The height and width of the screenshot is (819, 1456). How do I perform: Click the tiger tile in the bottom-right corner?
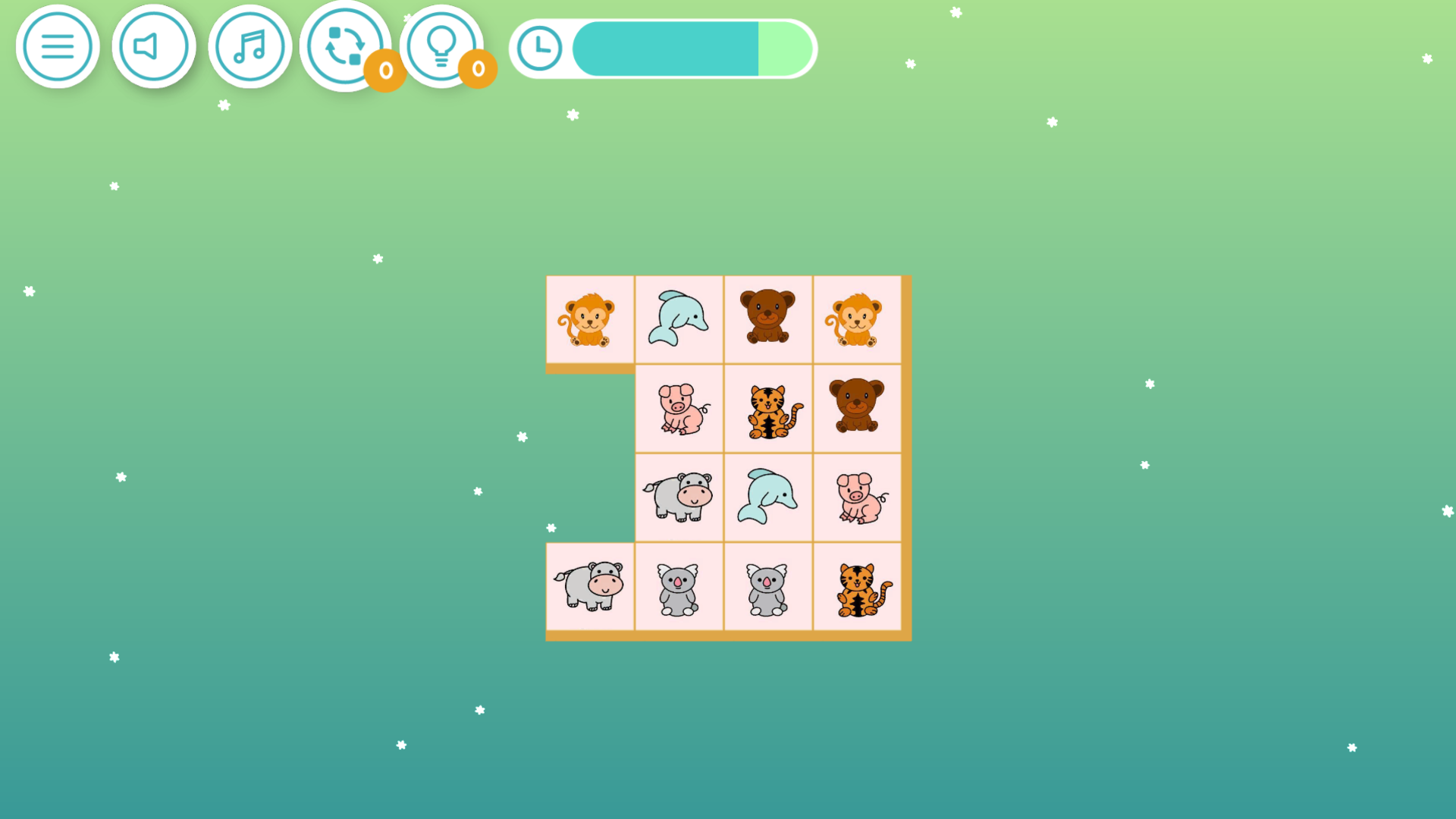(857, 587)
